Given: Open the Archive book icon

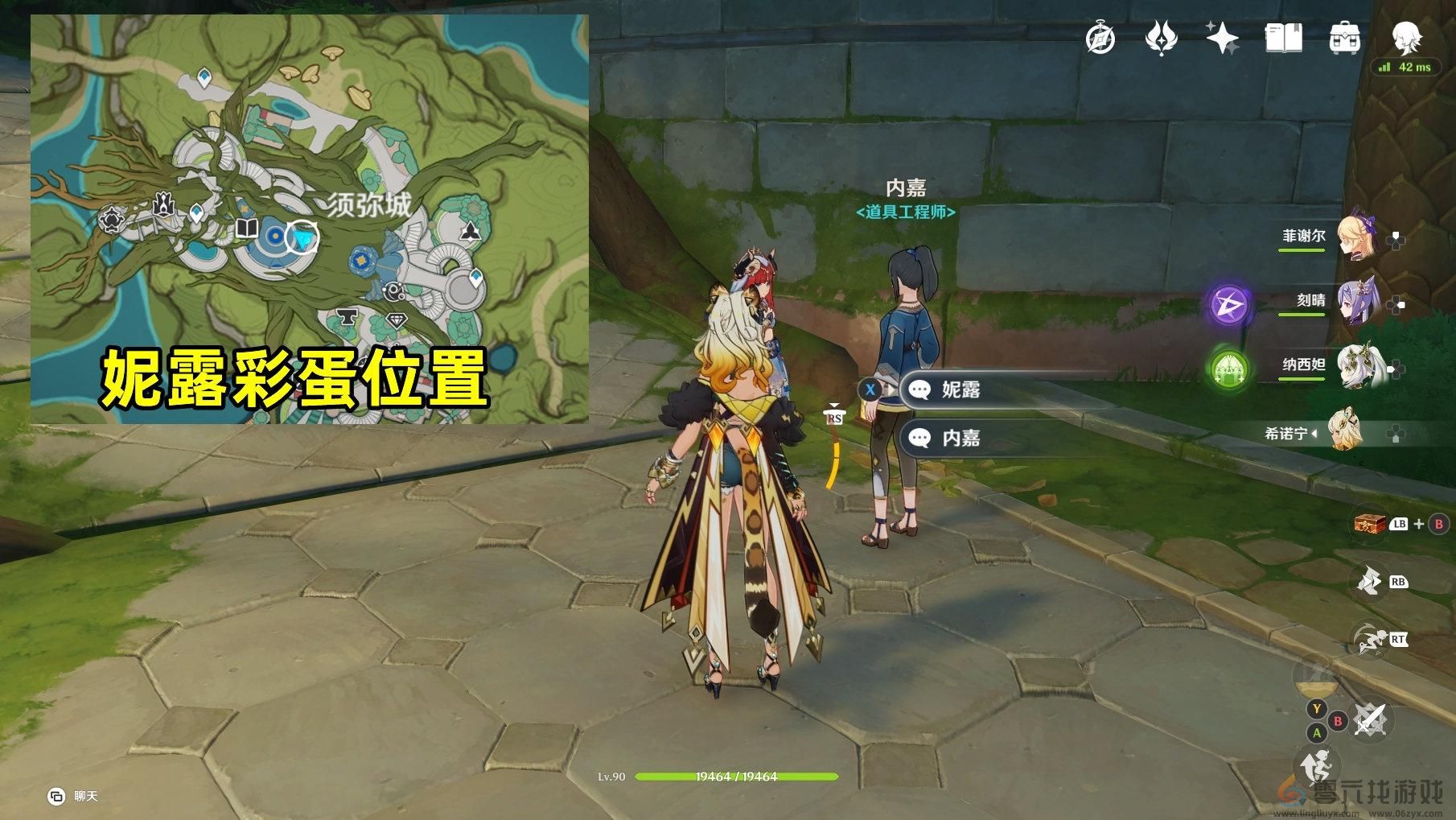Looking at the screenshot, I should coord(1285,38).
